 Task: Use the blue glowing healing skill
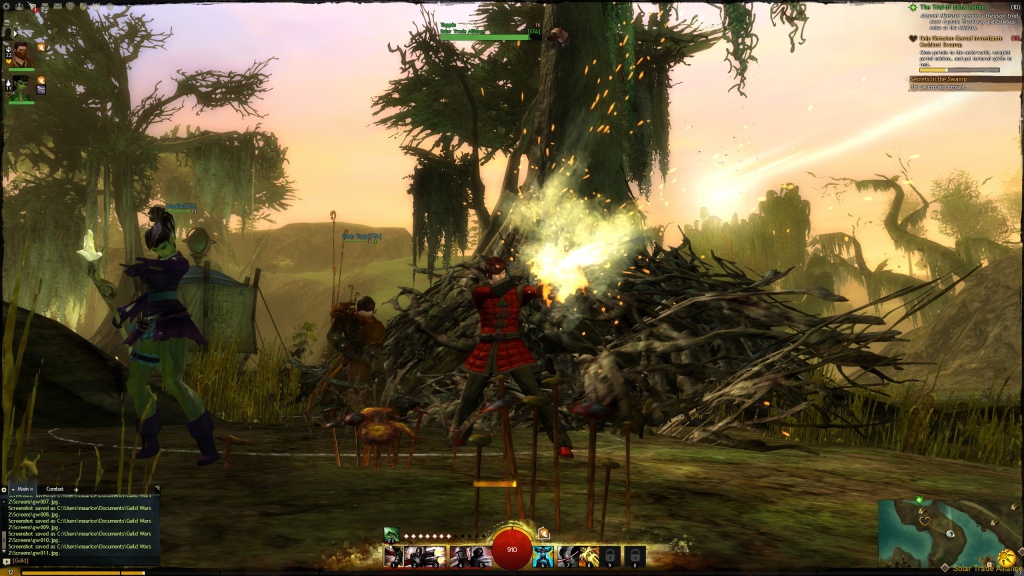tap(543, 556)
